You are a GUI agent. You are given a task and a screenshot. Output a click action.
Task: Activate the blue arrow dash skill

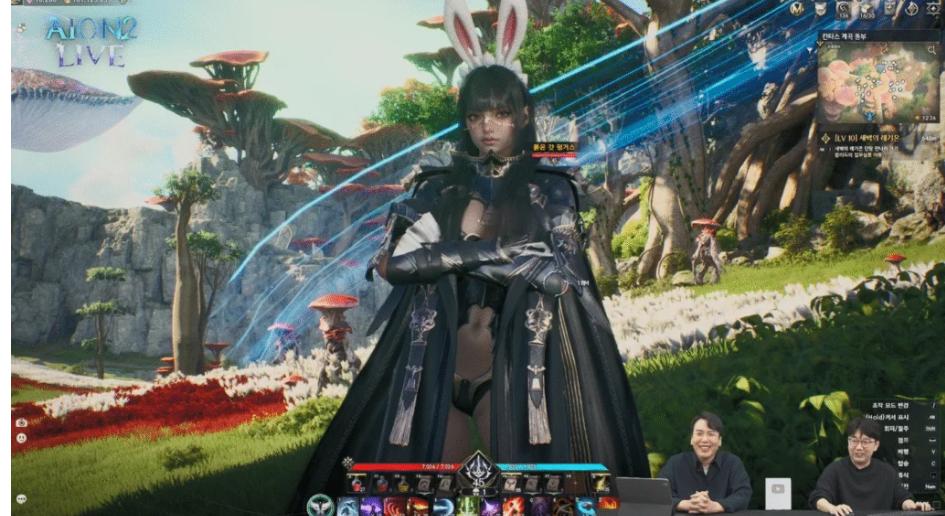(445, 506)
